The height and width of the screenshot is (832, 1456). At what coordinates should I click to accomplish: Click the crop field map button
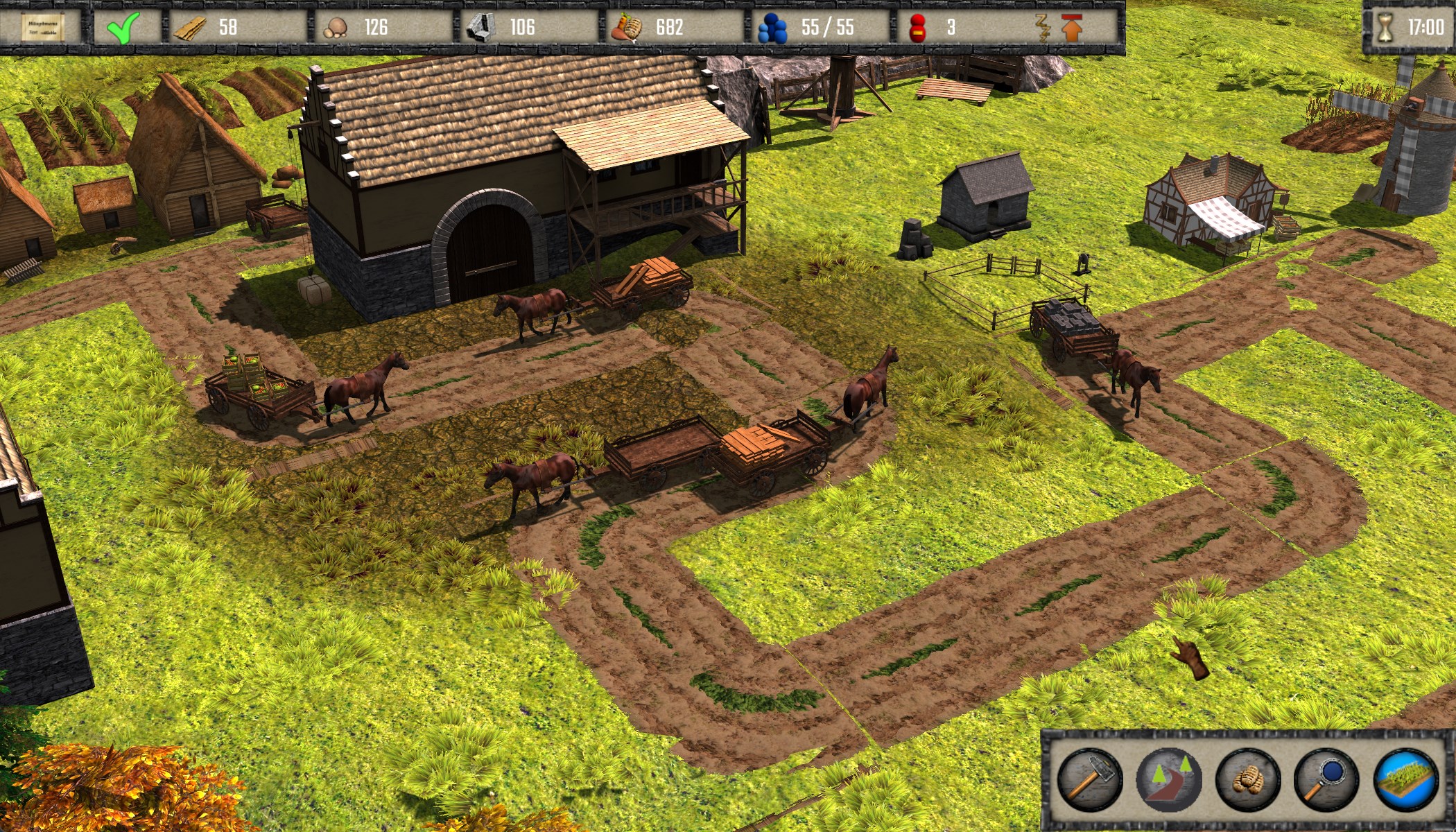point(1405,780)
